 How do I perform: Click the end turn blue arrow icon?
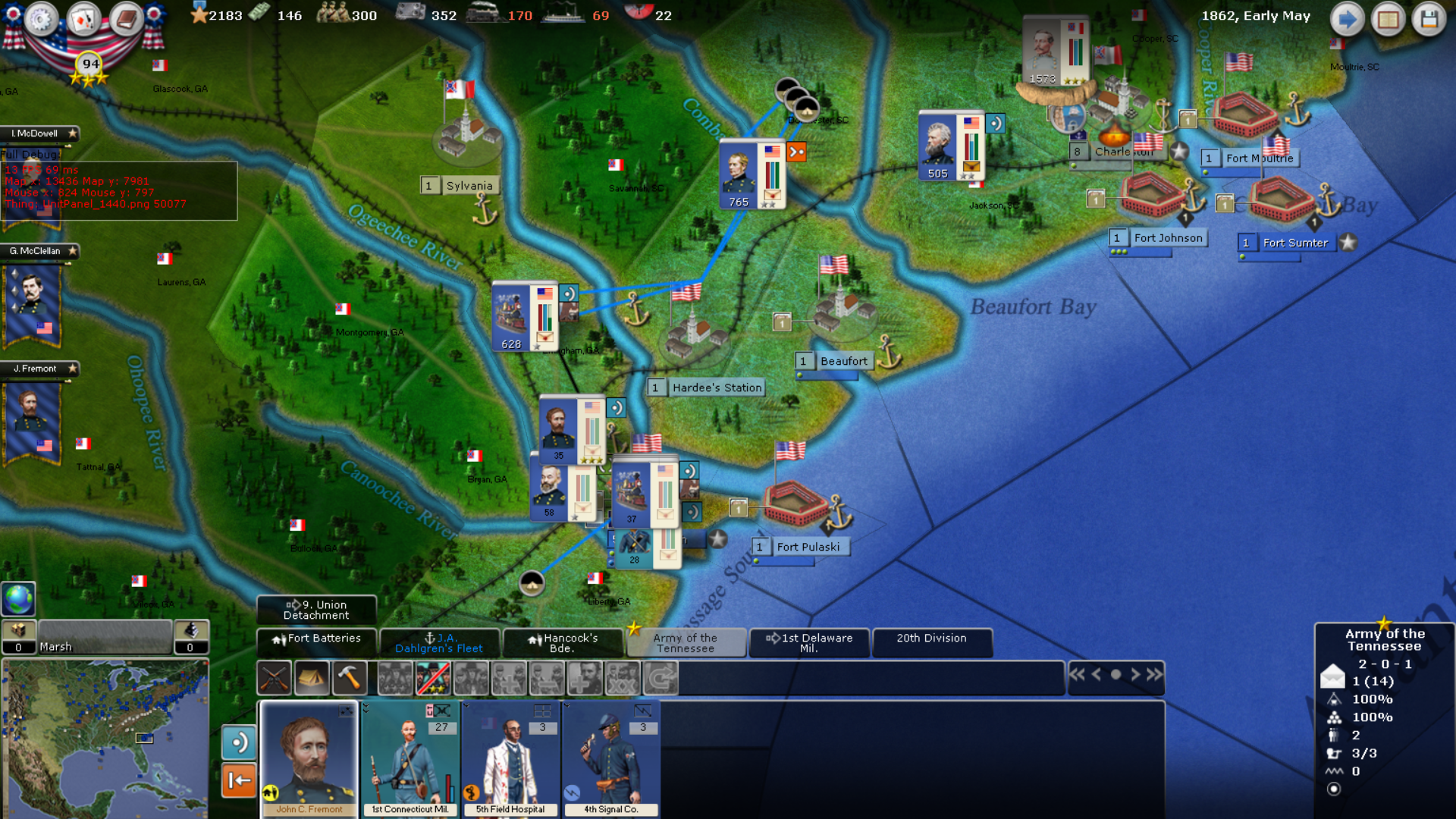1347,18
